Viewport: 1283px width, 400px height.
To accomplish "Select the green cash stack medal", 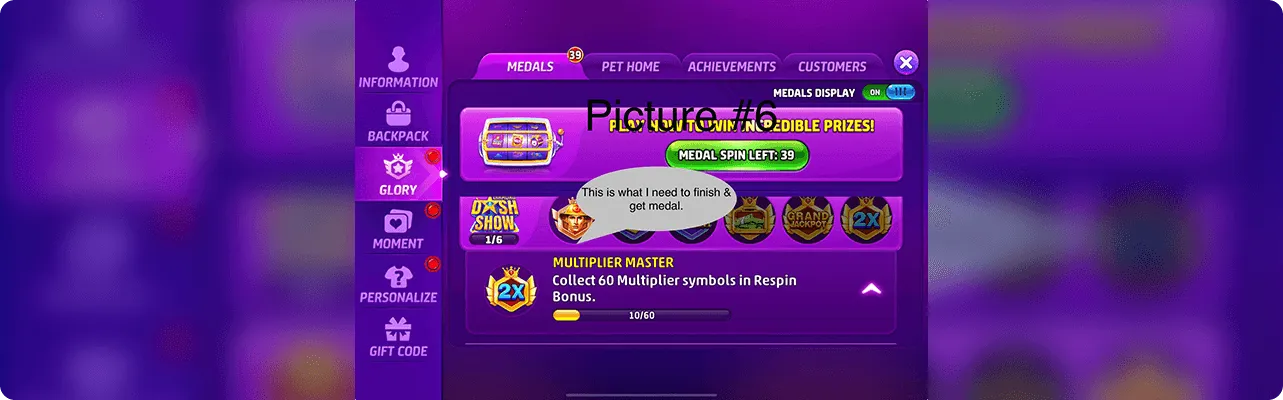I will 749,220.
